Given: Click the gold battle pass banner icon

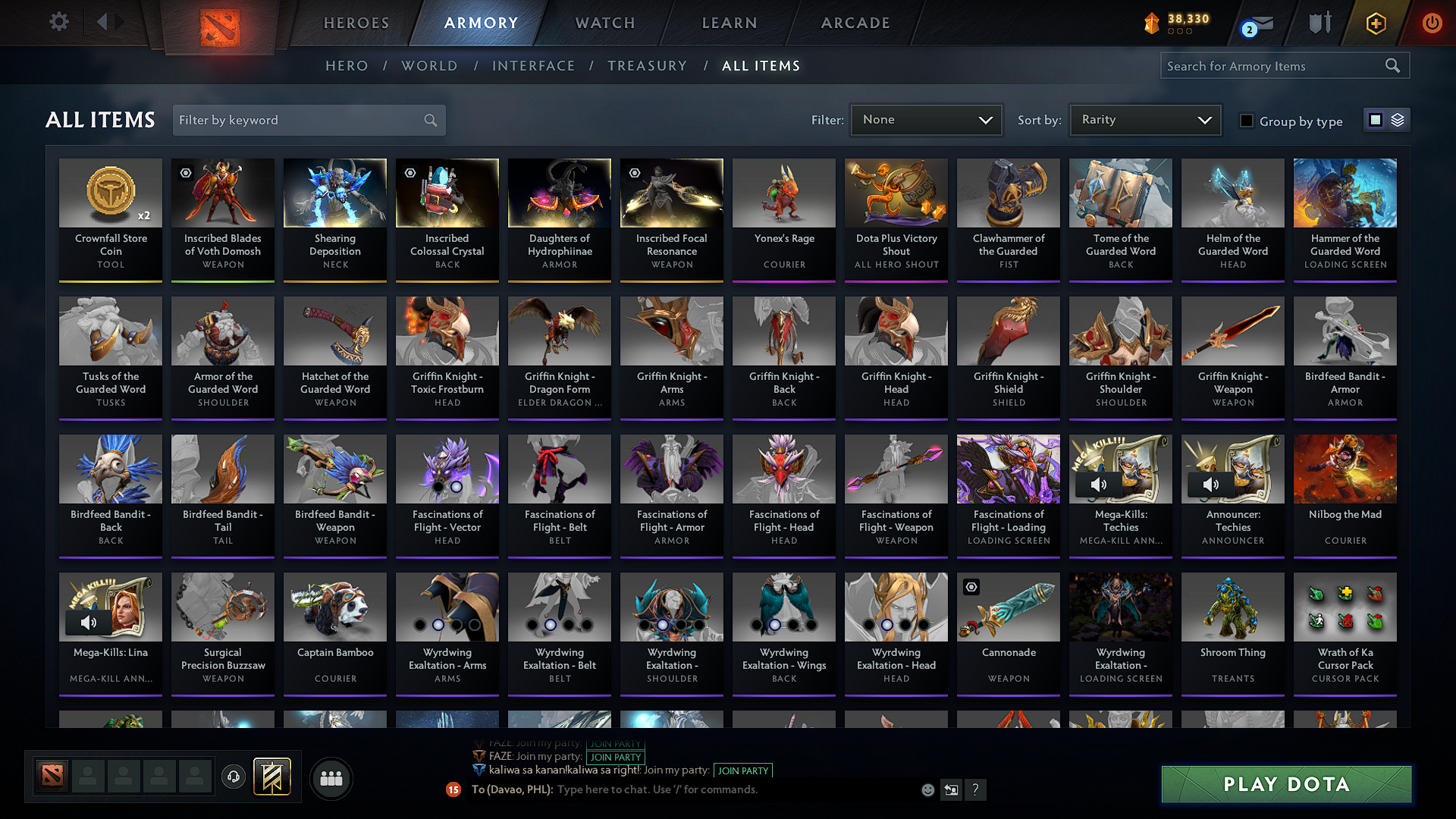Looking at the screenshot, I should 273,776.
